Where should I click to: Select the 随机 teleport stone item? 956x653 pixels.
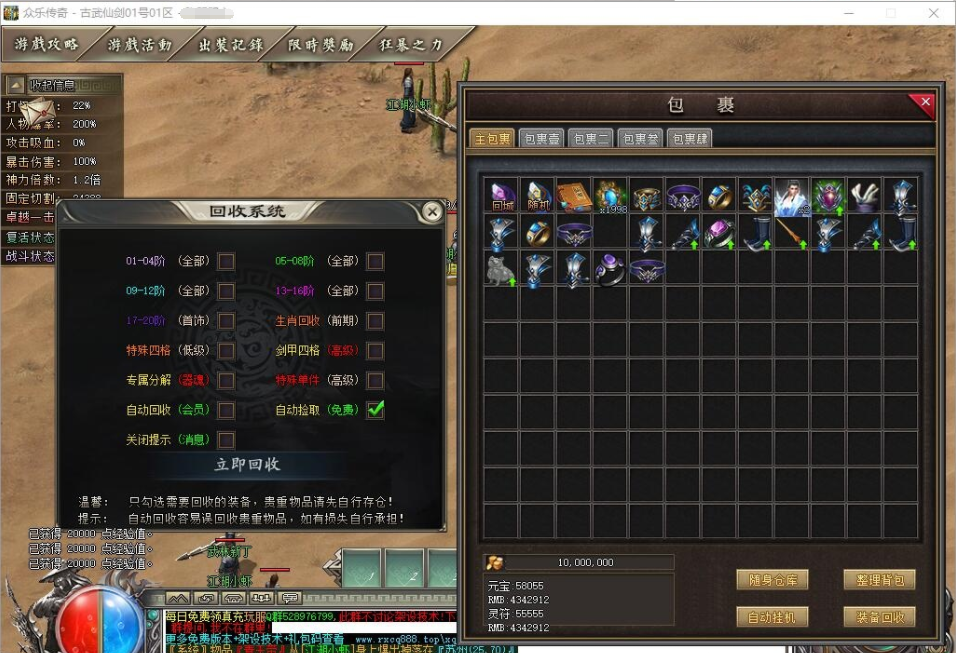click(x=537, y=196)
